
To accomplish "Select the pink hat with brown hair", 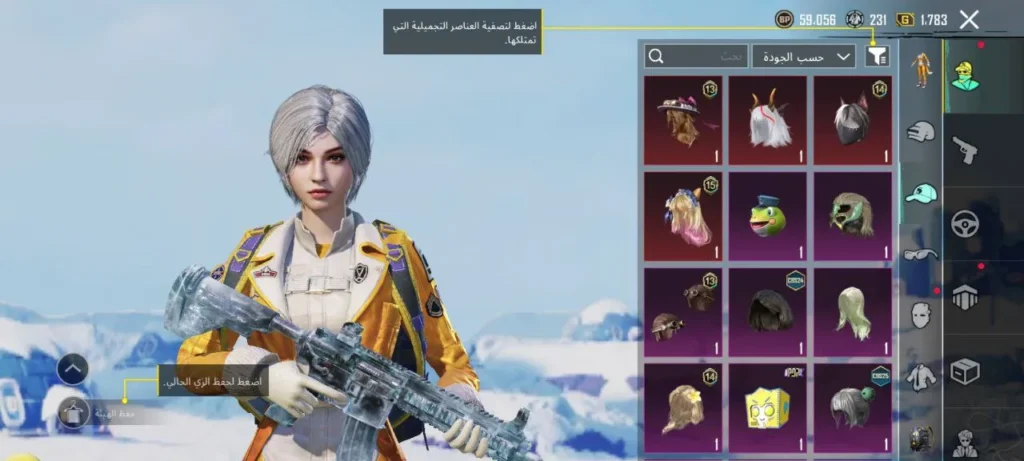I will [x=682, y=121].
